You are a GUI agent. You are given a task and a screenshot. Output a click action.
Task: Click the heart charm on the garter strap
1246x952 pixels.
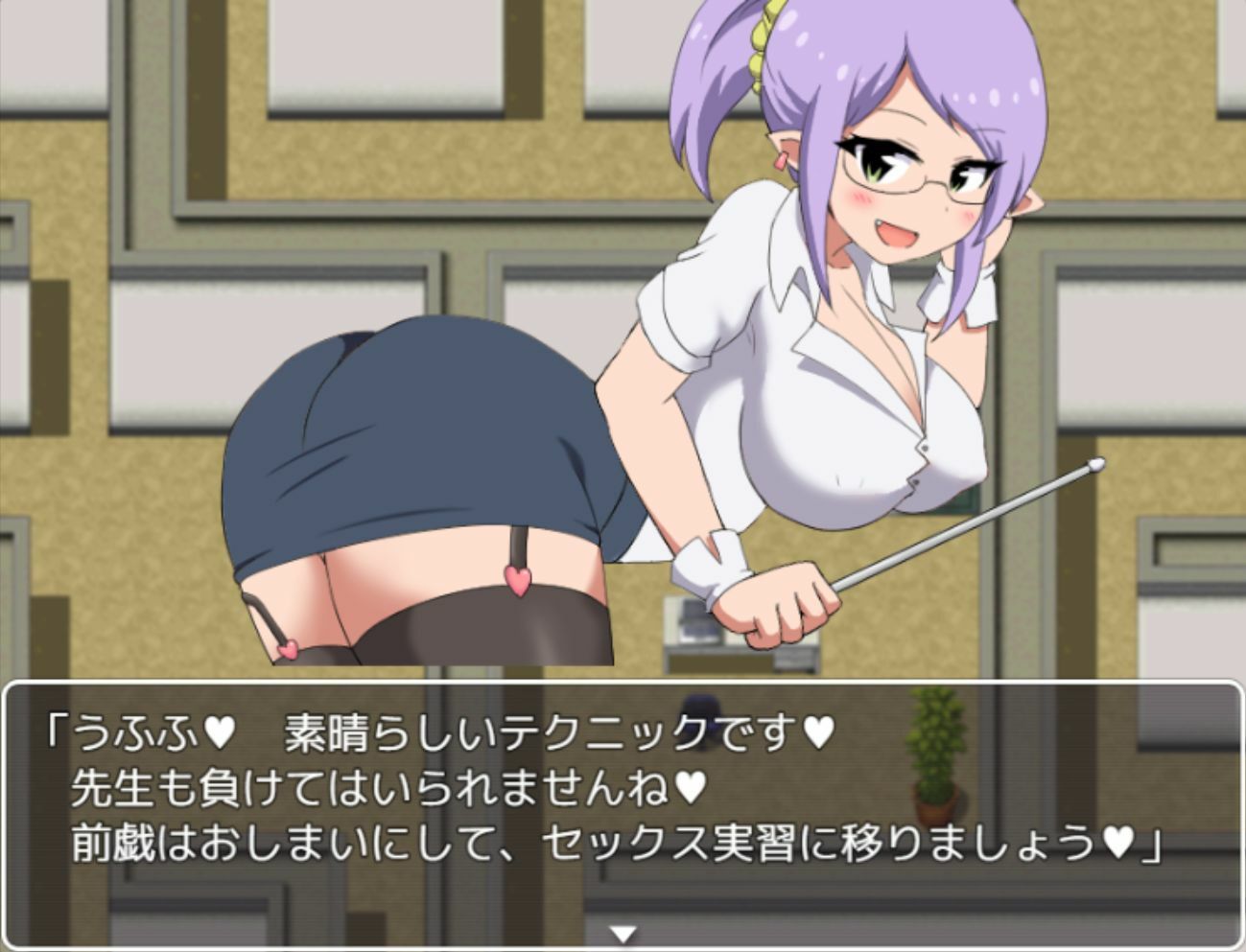click(518, 582)
